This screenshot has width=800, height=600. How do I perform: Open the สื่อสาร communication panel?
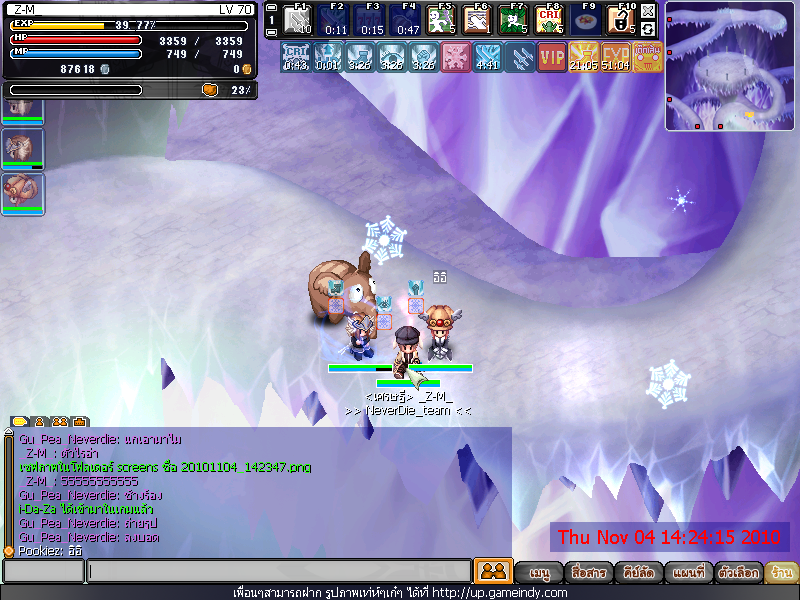pyautogui.click(x=587, y=573)
